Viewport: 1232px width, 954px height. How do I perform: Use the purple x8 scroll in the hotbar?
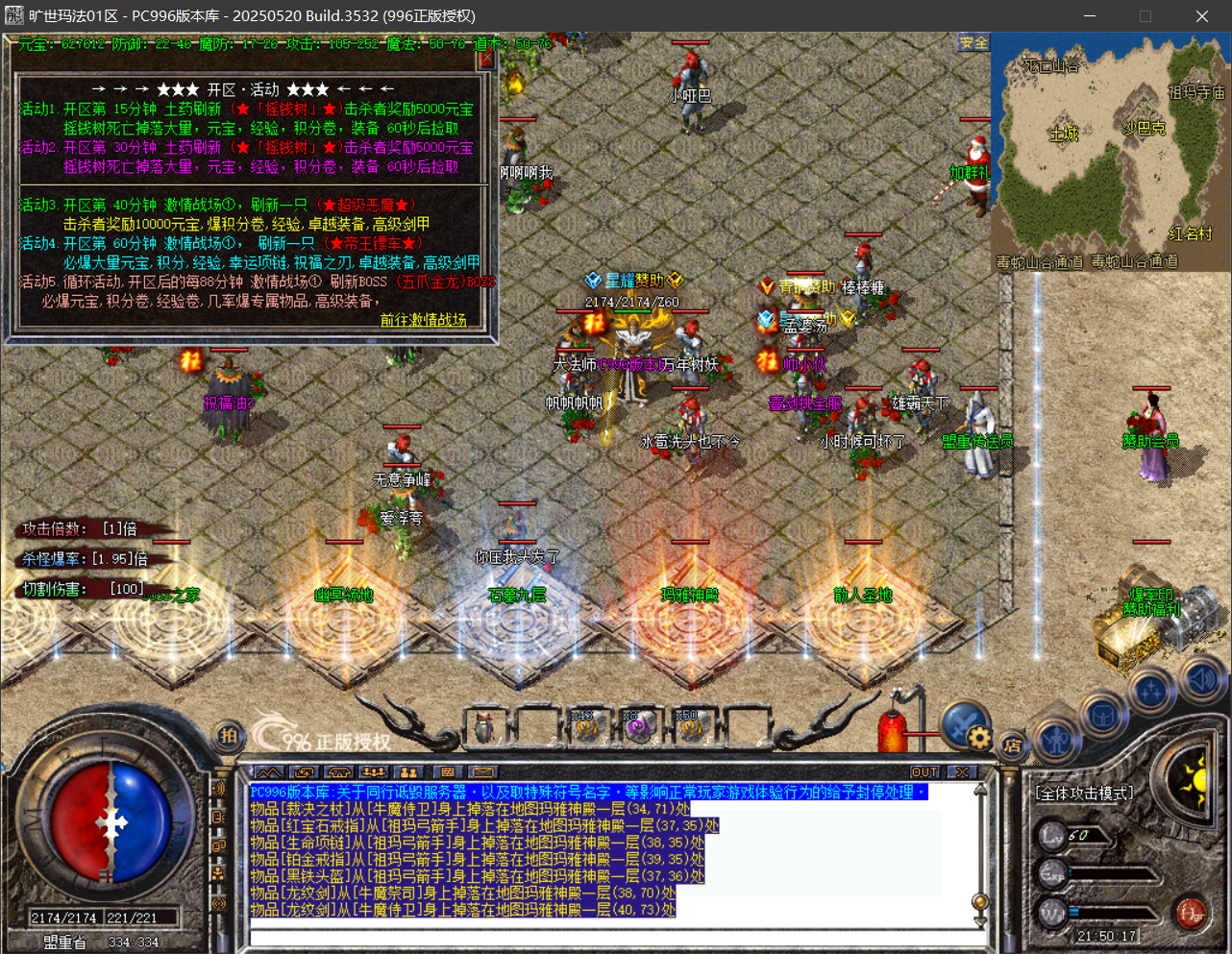(638, 727)
